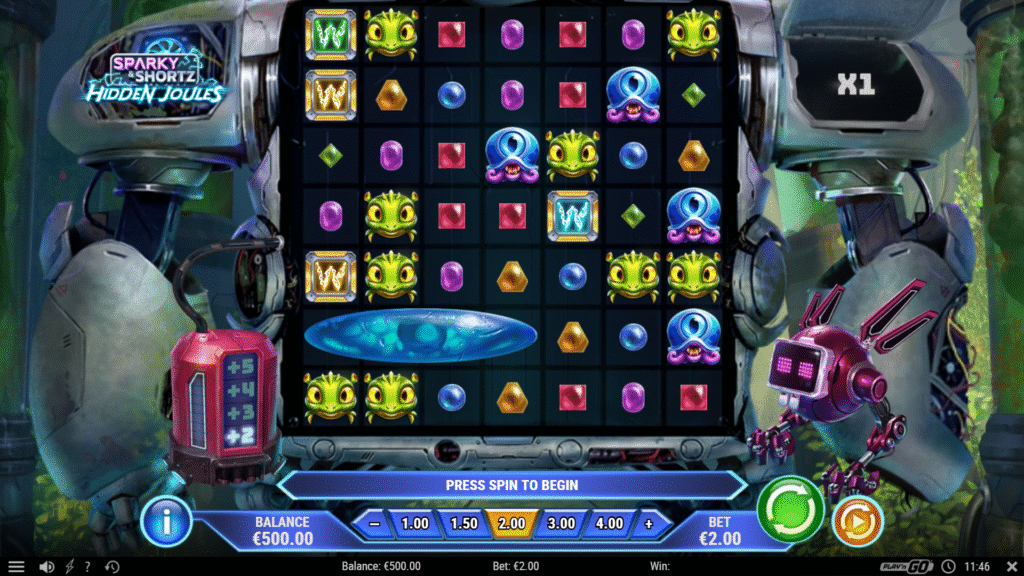Open the blue info paytable button
The height and width of the screenshot is (576, 1024).
pos(166,521)
